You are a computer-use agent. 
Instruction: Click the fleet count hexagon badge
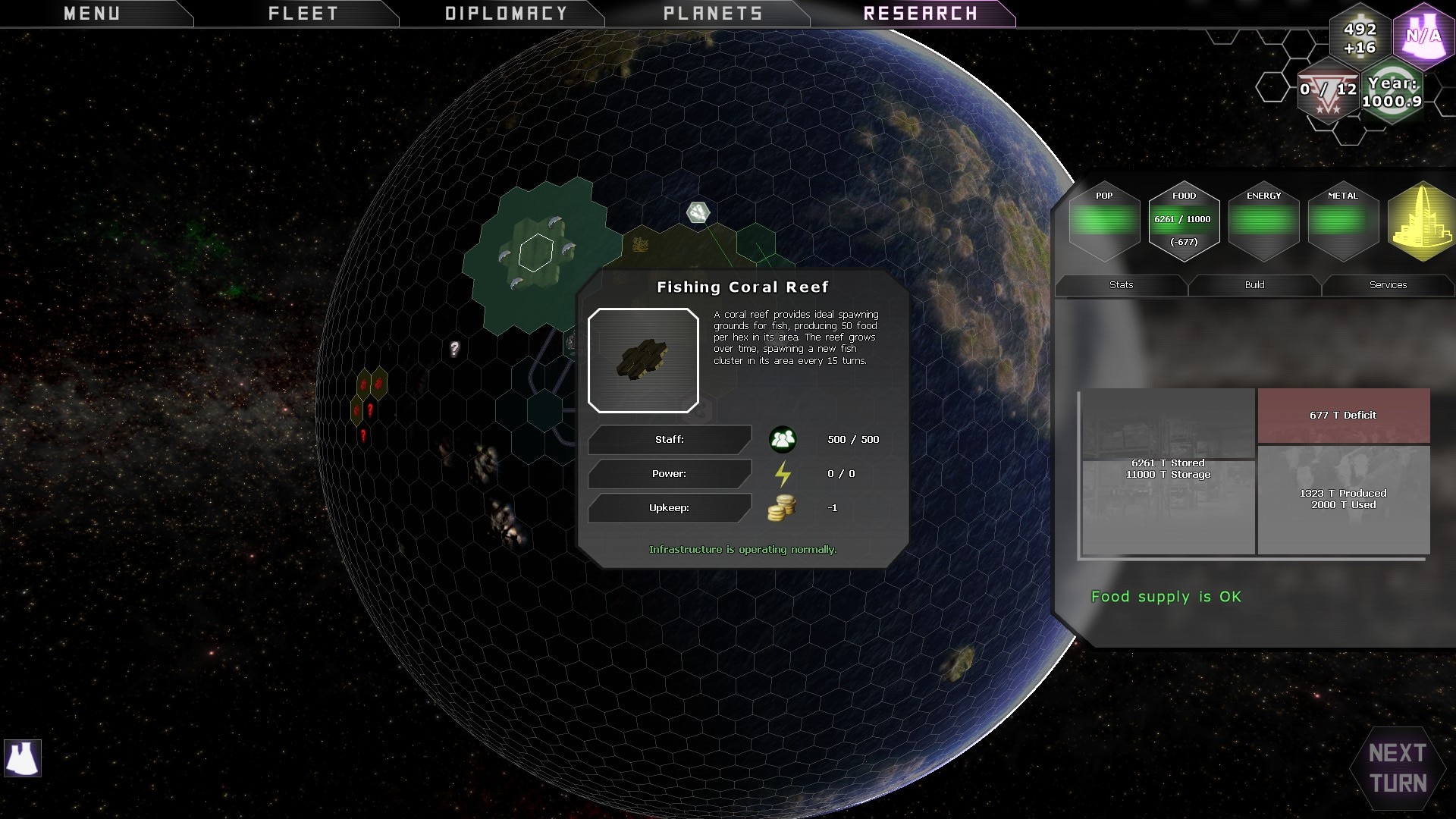1328,91
